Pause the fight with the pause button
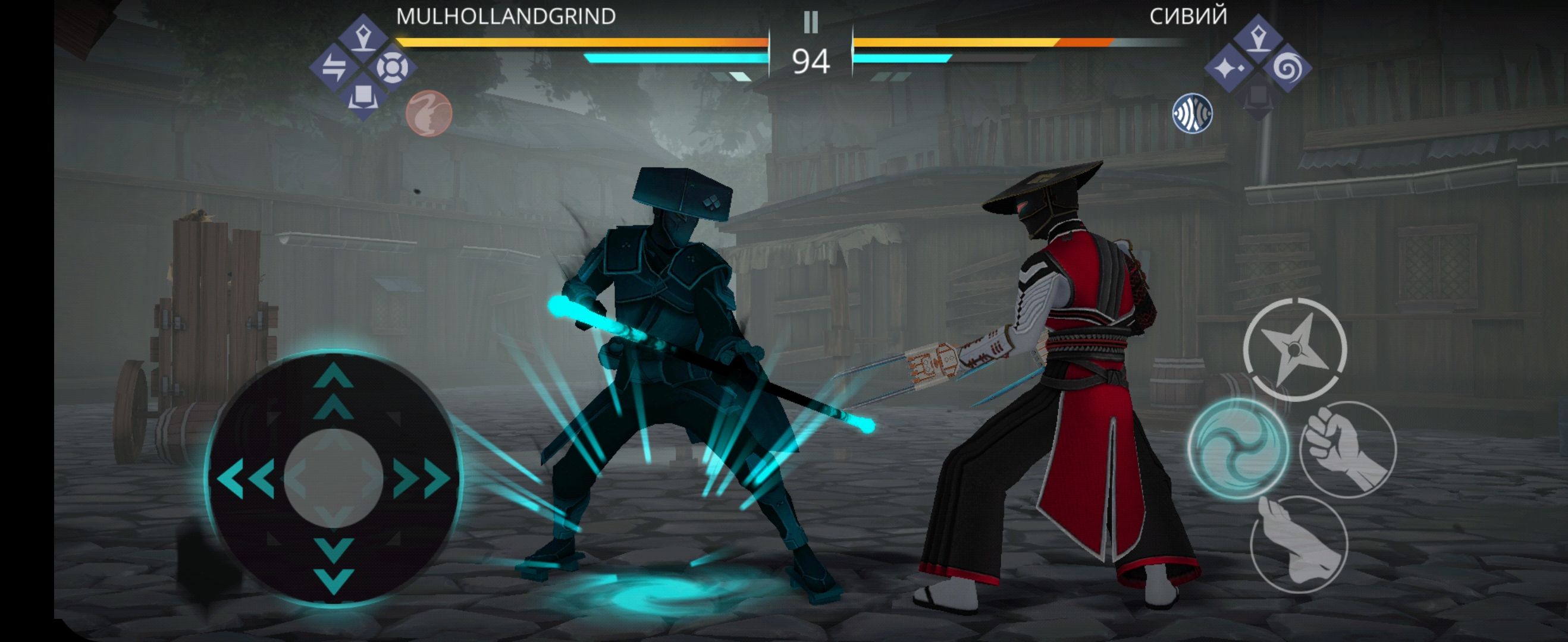The image size is (1568, 642). click(x=810, y=23)
